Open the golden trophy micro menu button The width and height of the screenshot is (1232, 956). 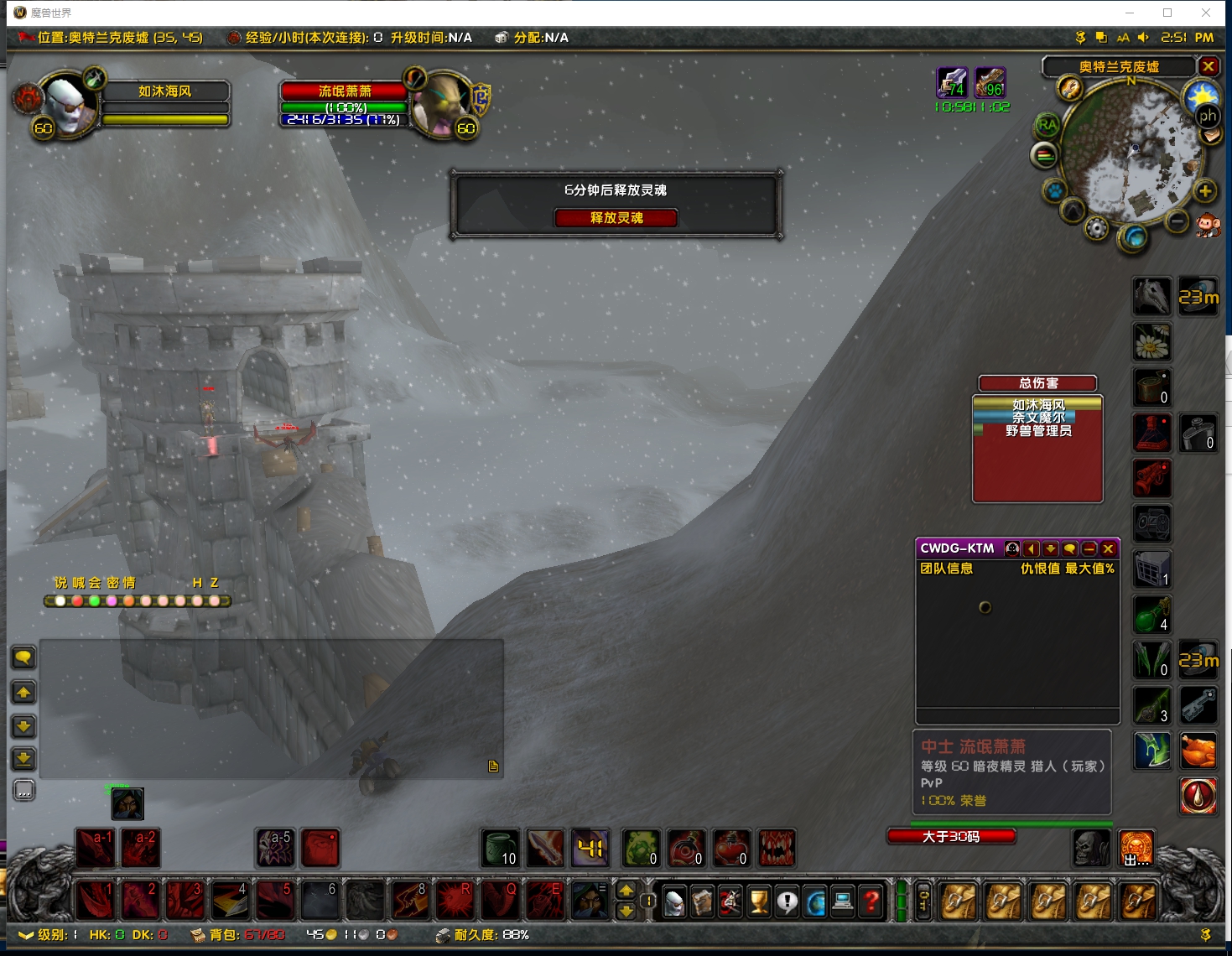(x=759, y=901)
